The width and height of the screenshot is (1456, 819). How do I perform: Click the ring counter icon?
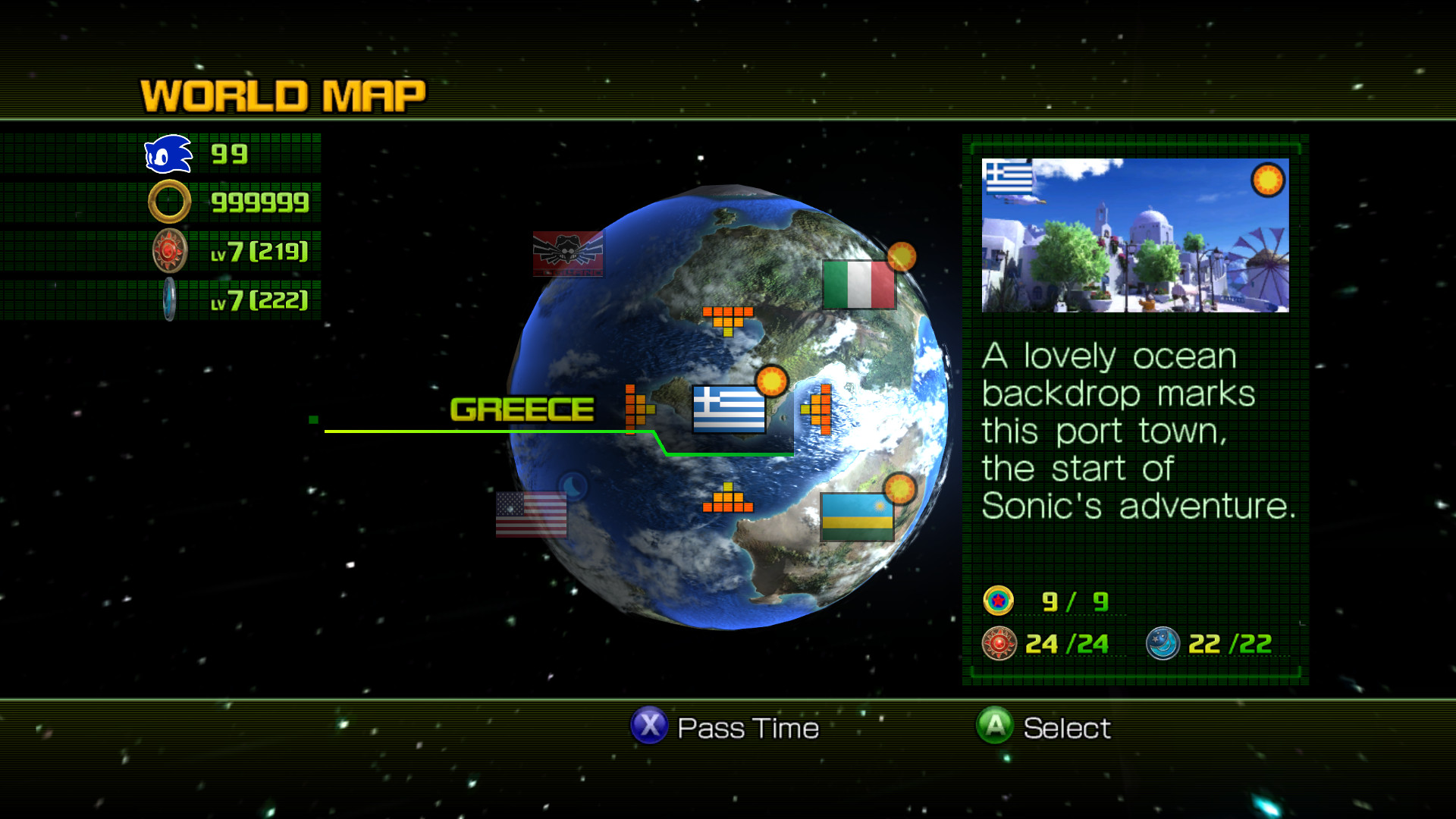tap(168, 201)
